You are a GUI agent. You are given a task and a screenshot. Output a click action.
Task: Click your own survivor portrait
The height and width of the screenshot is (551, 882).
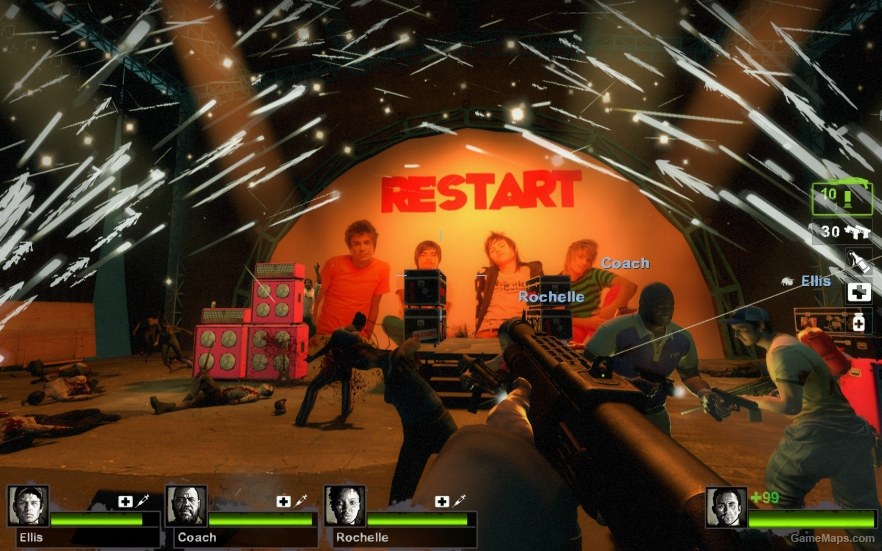pyautogui.click(x=725, y=507)
